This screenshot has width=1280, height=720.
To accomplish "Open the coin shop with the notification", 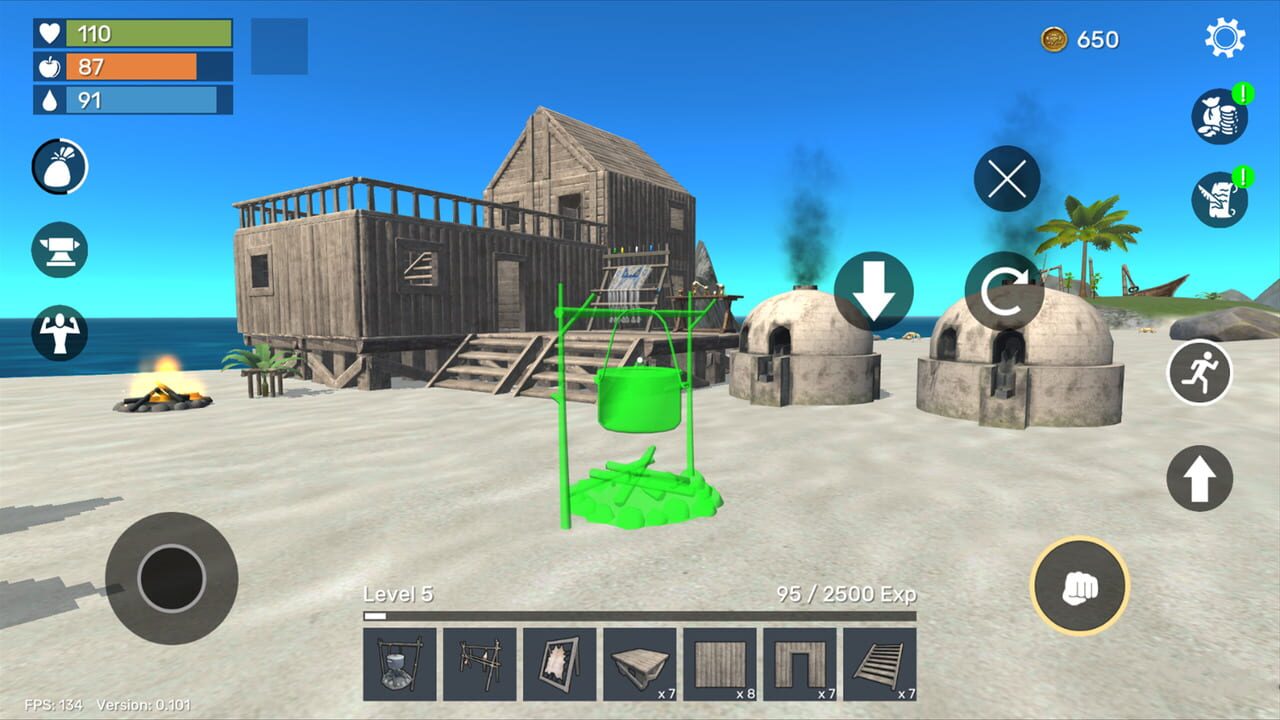I will tap(1218, 115).
